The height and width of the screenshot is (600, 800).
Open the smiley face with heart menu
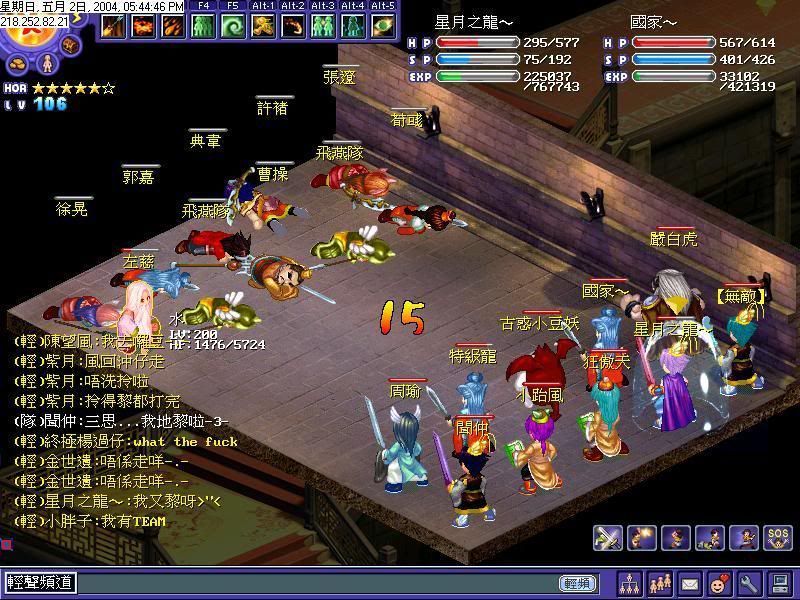coord(719,582)
